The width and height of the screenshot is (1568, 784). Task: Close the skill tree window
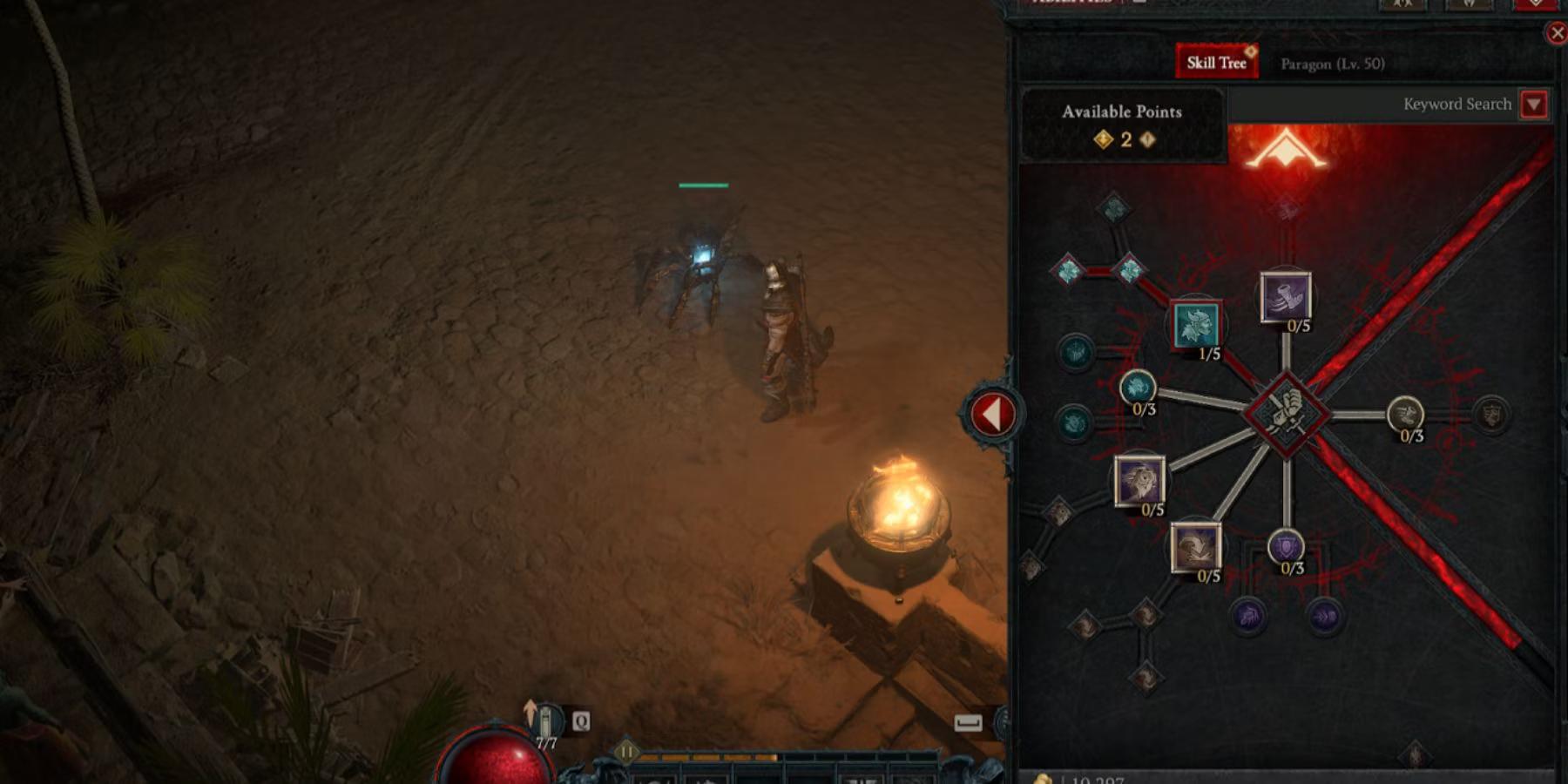click(1558, 31)
